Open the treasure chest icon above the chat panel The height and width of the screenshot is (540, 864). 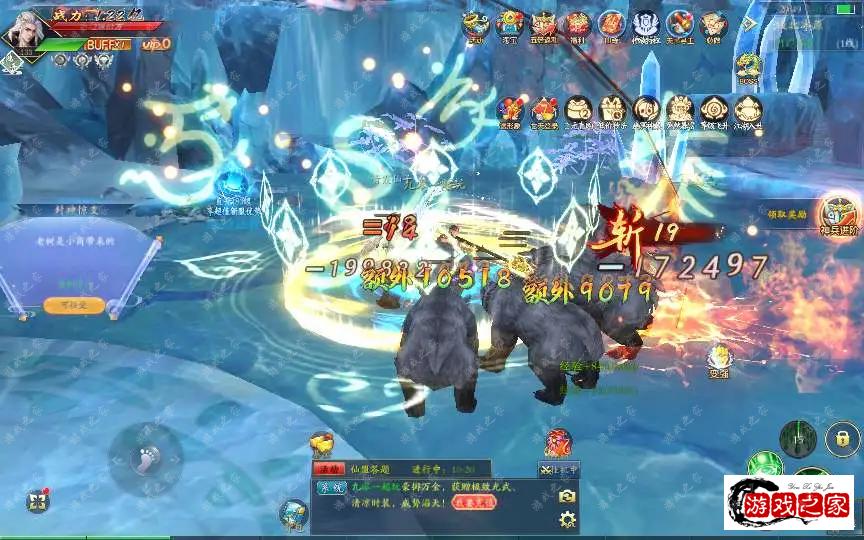pyautogui.click(x=321, y=444)
